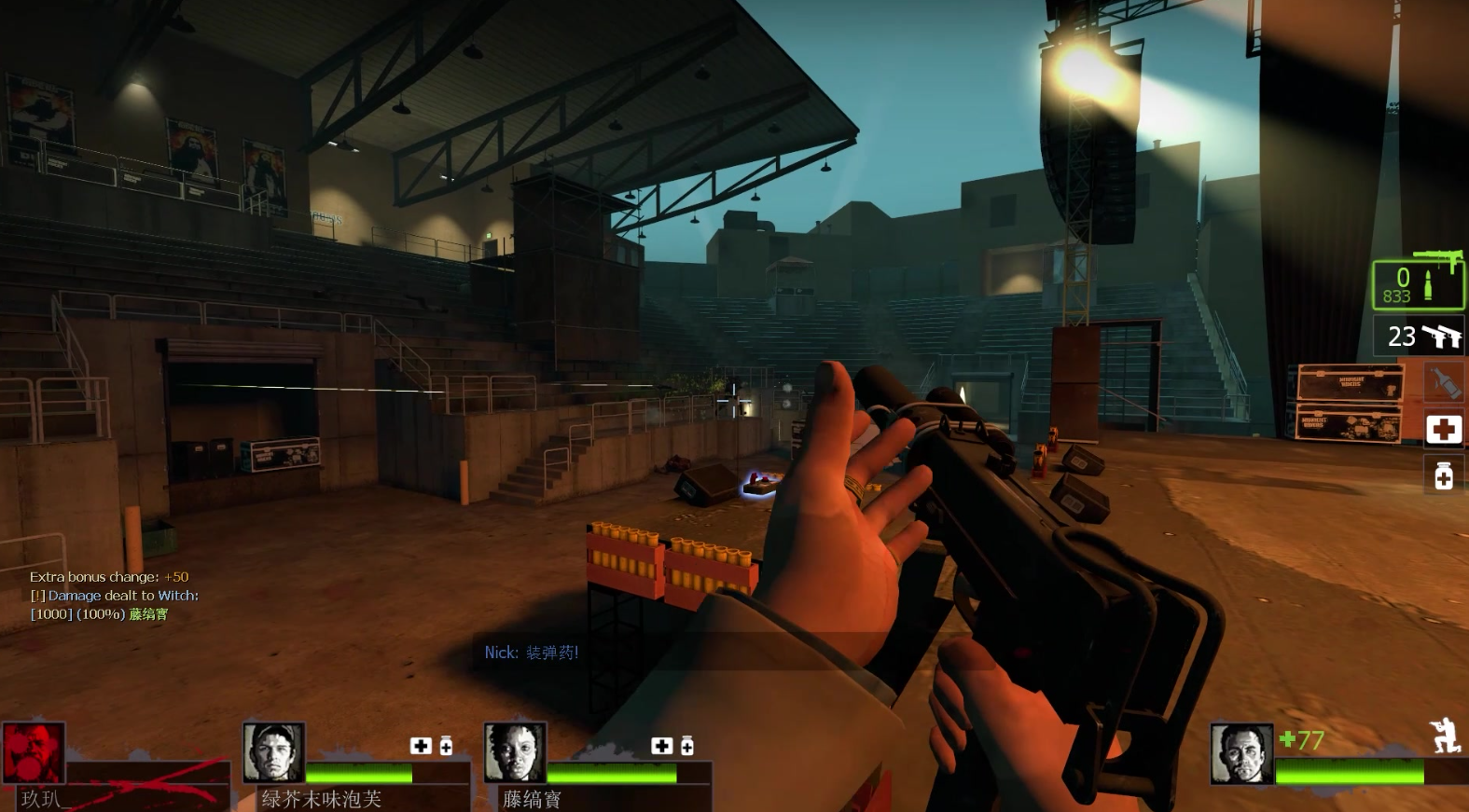
Task: Select the primary submachine gun weapon slot
Action: click(1418, 284)
